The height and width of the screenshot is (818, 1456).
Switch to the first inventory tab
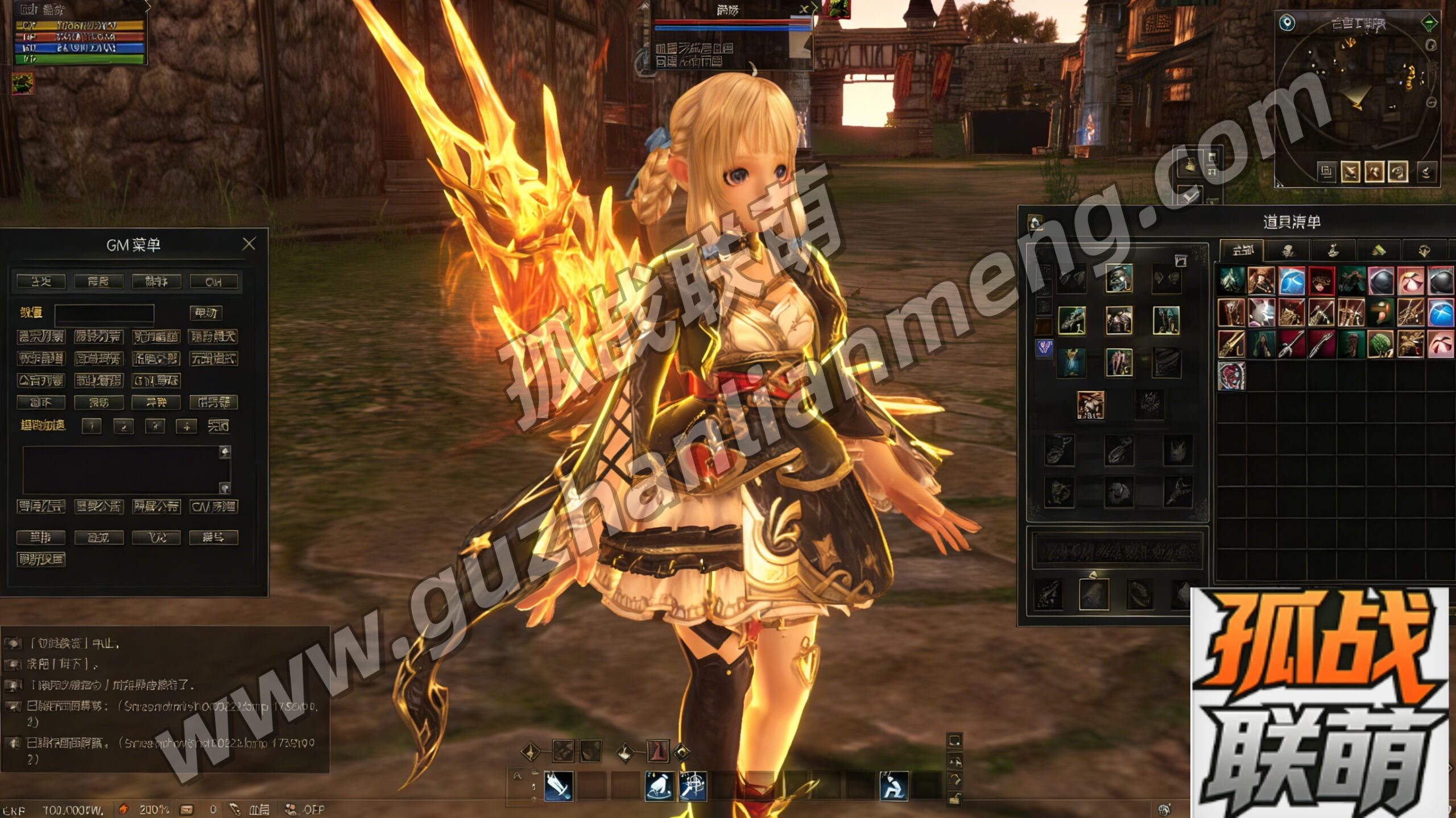[x=1242, y=250]
